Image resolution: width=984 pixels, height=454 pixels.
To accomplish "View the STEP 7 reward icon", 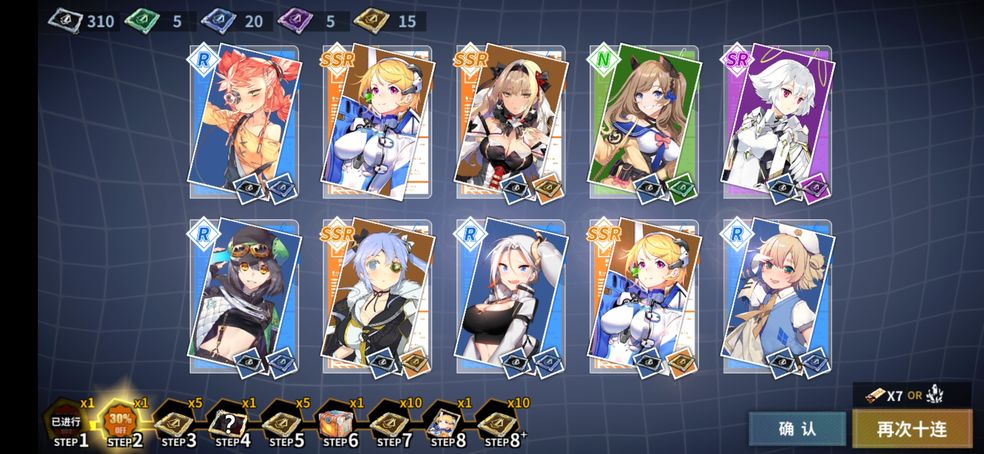I will coord(391,421).
